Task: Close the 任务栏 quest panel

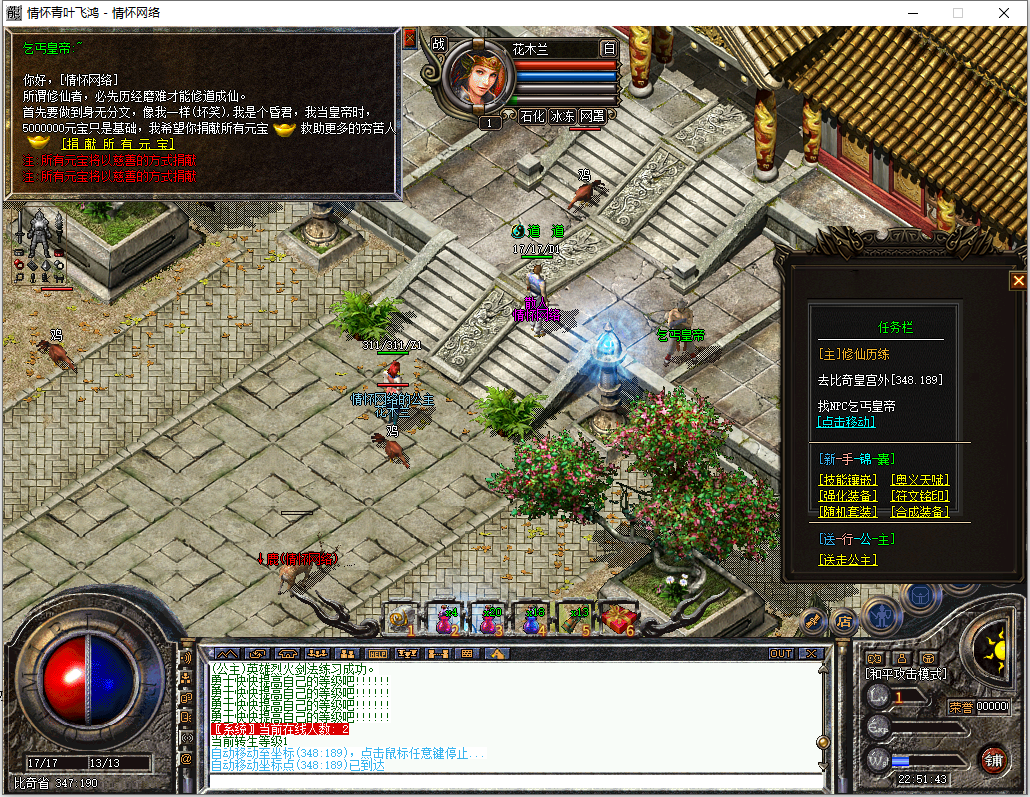Action: pyautogui.click(x=1018, y=281)
